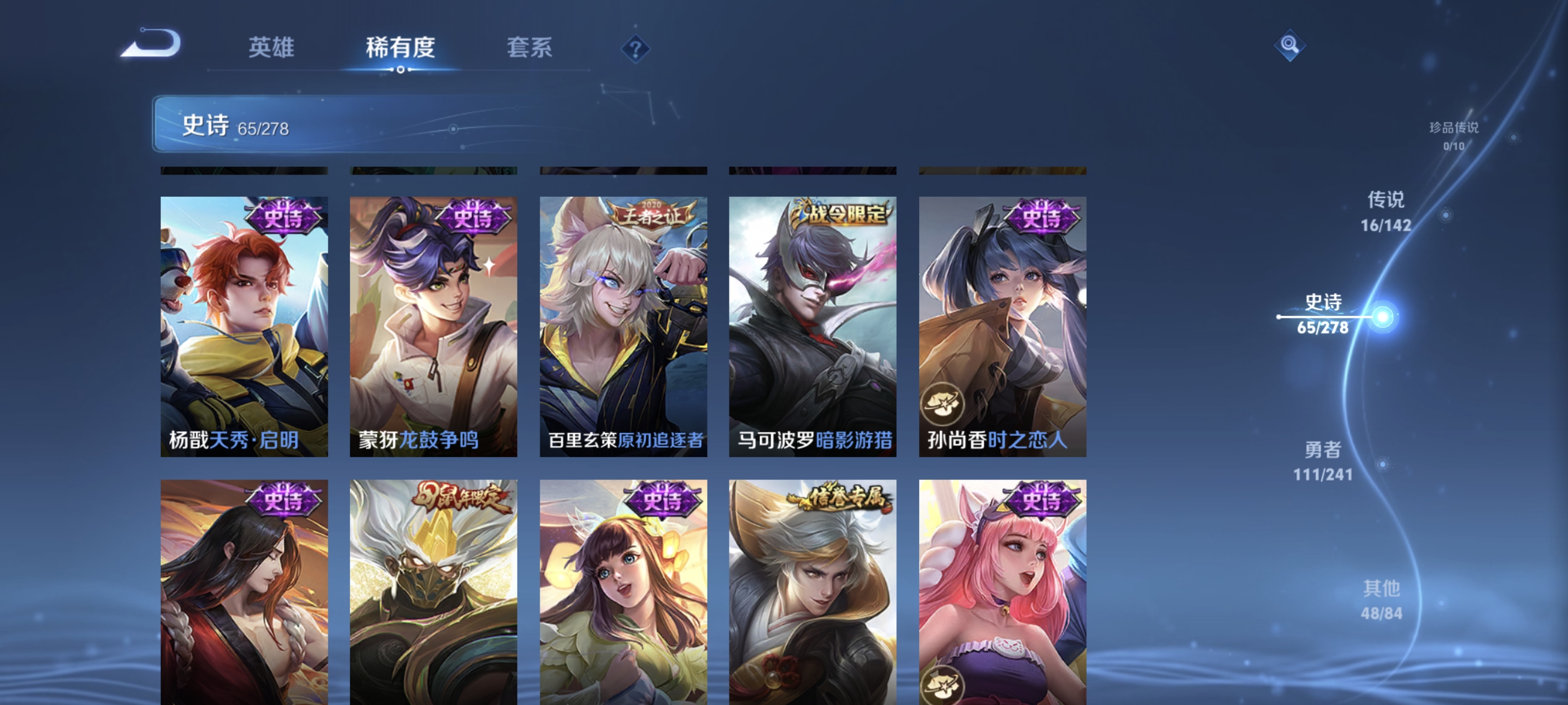Switch to the 英雄 tab
Viewport: 1568px width, 705px height.
coord(272,49)
